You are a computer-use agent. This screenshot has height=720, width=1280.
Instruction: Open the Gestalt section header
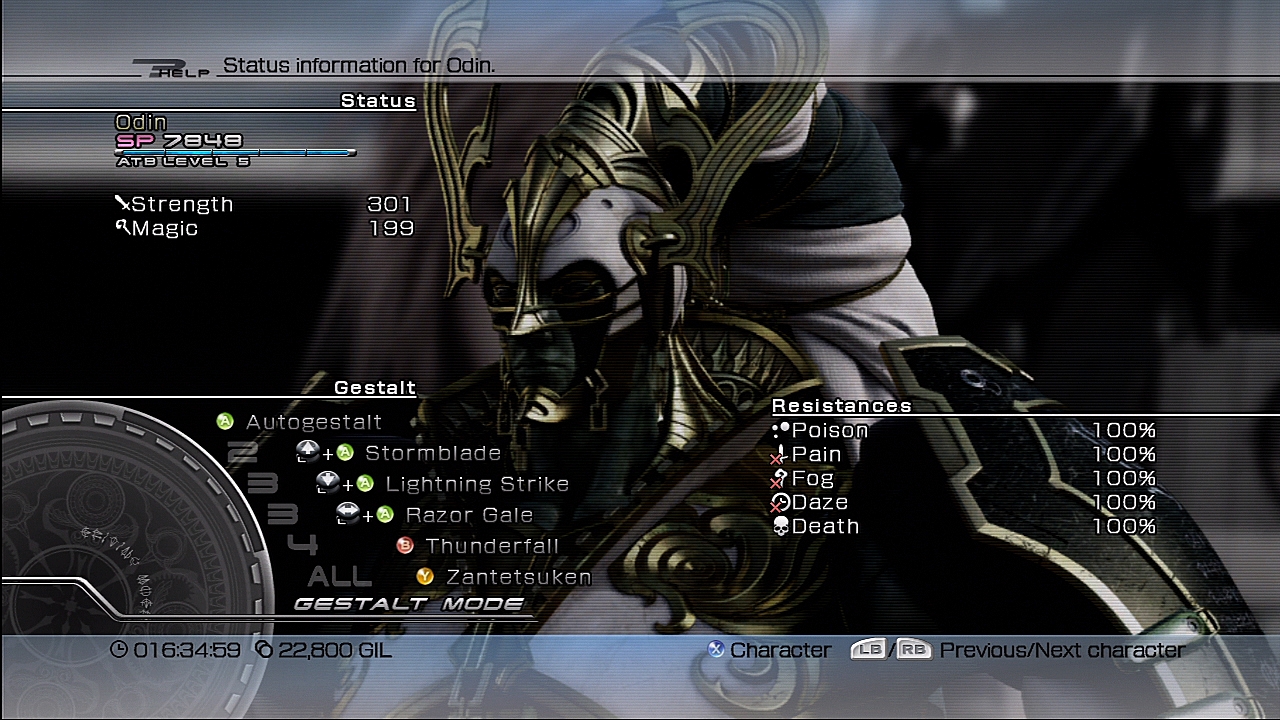(374, 387)
